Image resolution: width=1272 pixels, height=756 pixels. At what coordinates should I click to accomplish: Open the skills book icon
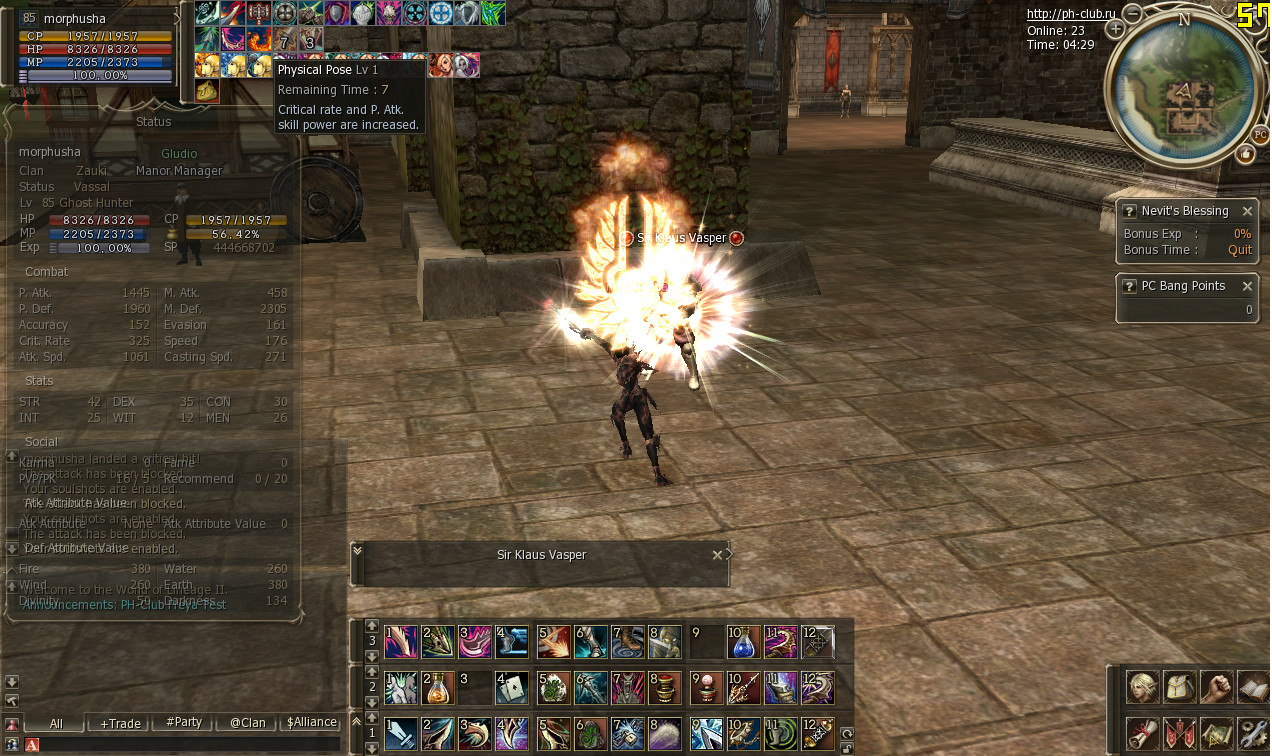point(1252,687)
